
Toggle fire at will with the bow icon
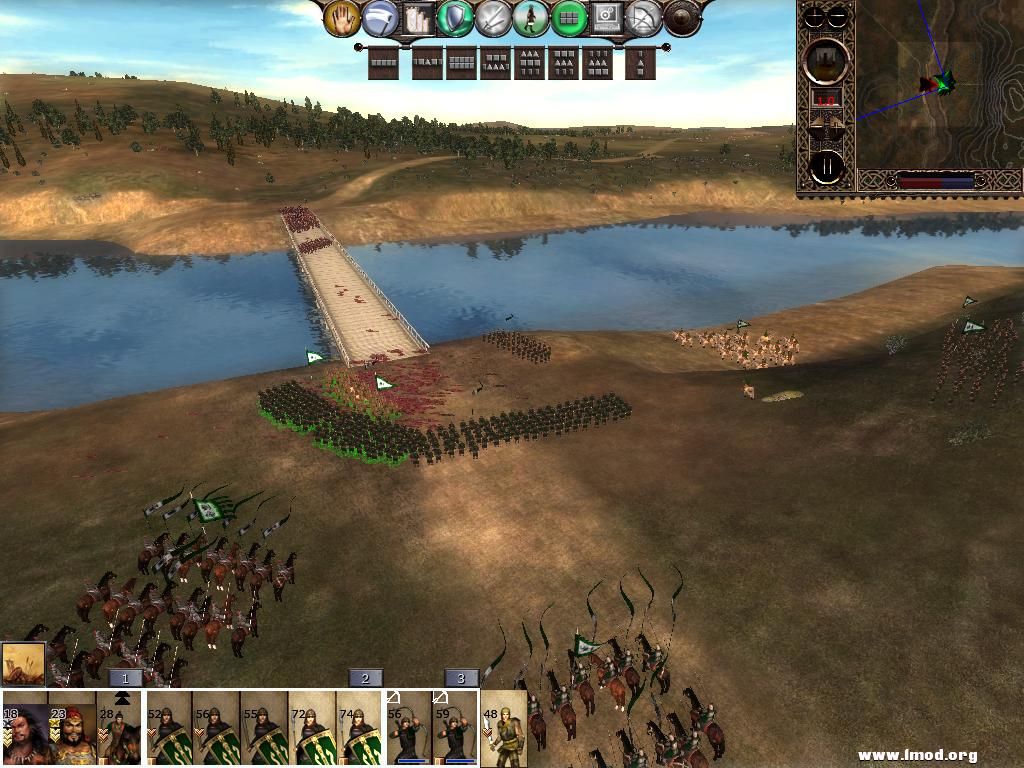click(x=645, y=17)
